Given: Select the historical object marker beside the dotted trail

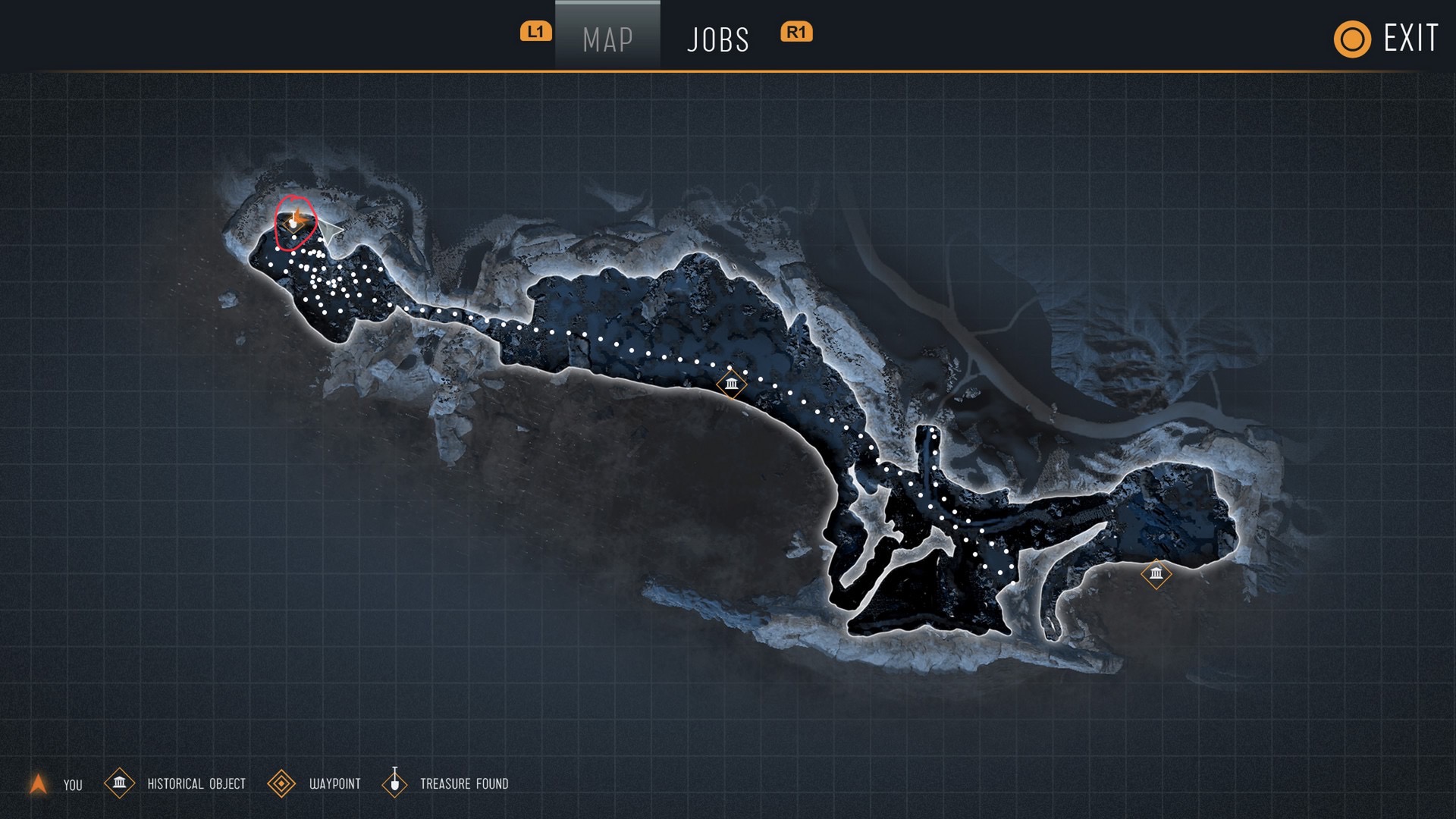Looking at the screenshot, I should 731,384.
